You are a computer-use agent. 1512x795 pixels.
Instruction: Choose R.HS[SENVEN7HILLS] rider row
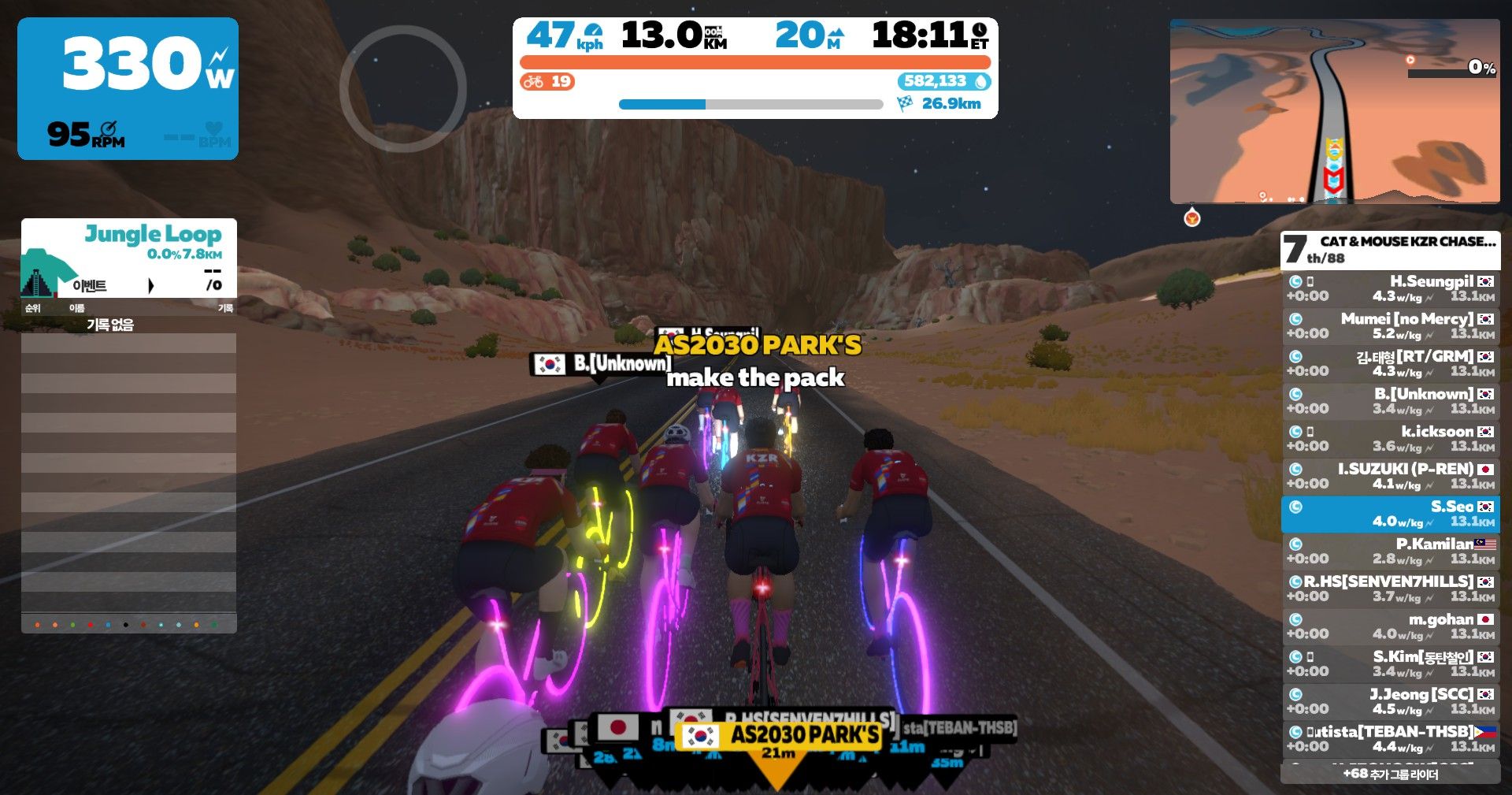(x=1390, y=589)
